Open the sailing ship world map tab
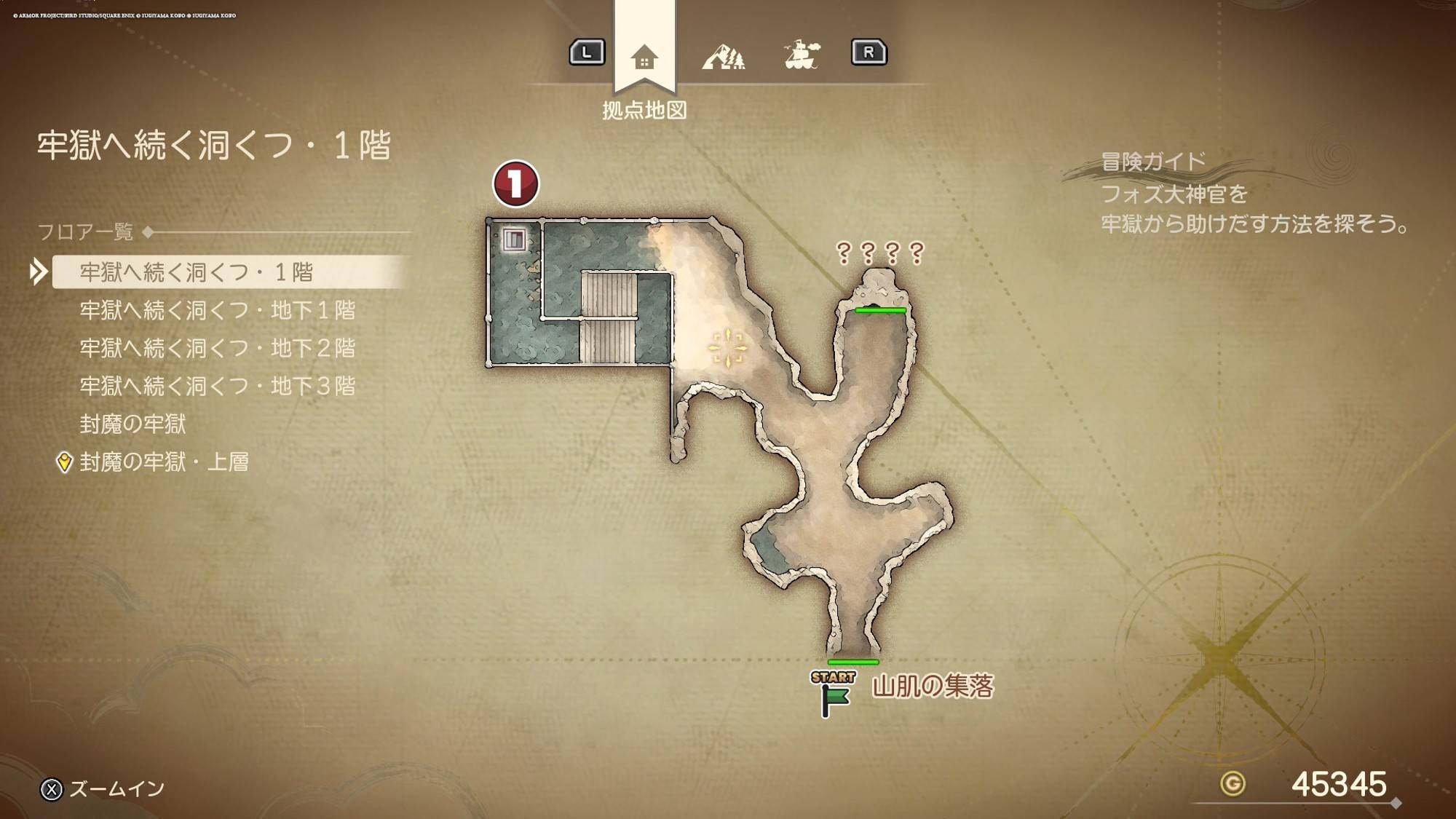Viewport: 1456px width, 819px height. coord(802,55)
